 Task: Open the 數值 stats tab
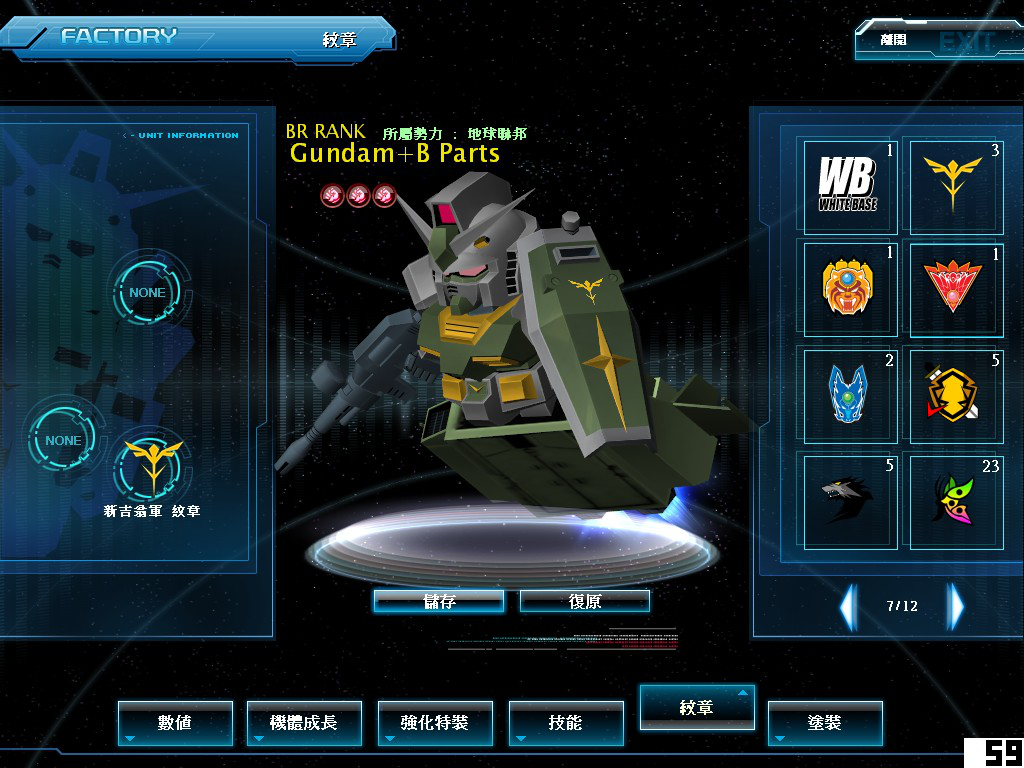tap(175, 722)
